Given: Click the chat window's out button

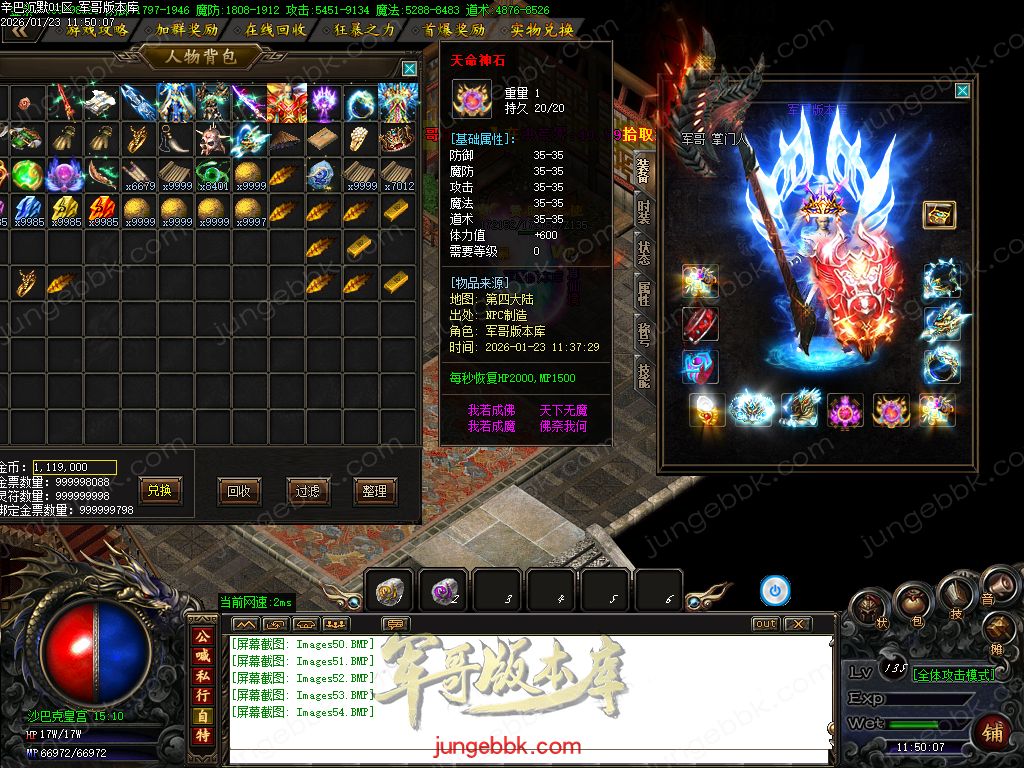Looking at the screenshot, I should [765, 624].
